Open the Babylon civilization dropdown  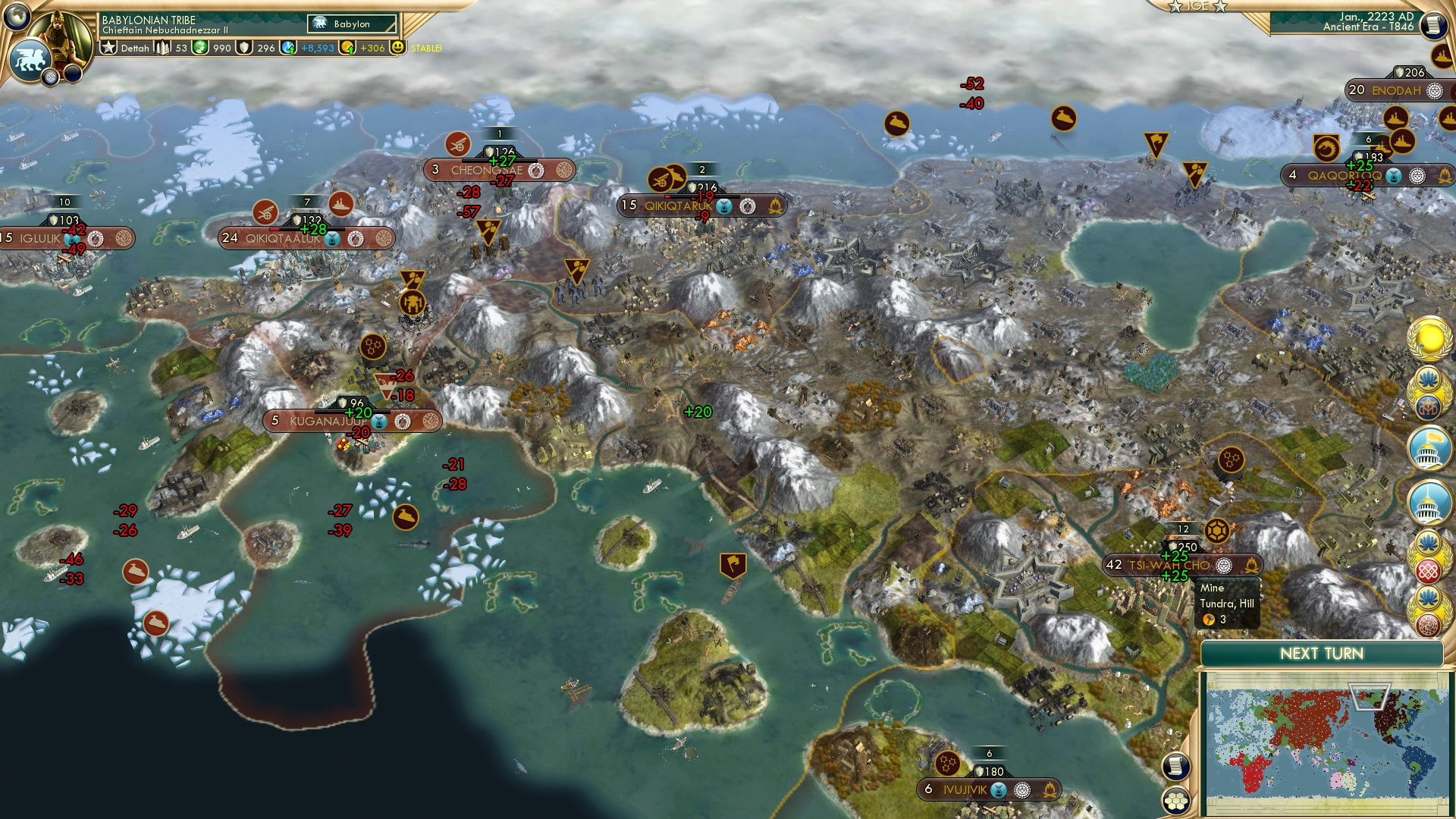point(350,25)
